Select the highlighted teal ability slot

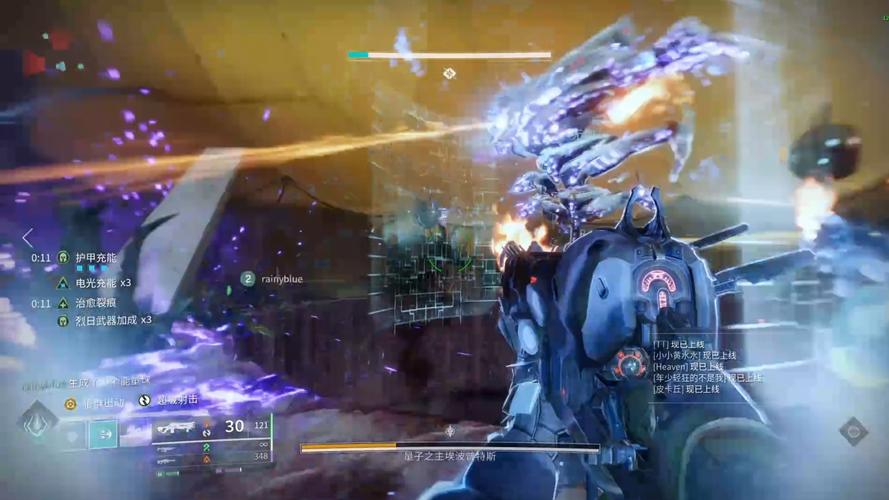(x=102, y=434)
